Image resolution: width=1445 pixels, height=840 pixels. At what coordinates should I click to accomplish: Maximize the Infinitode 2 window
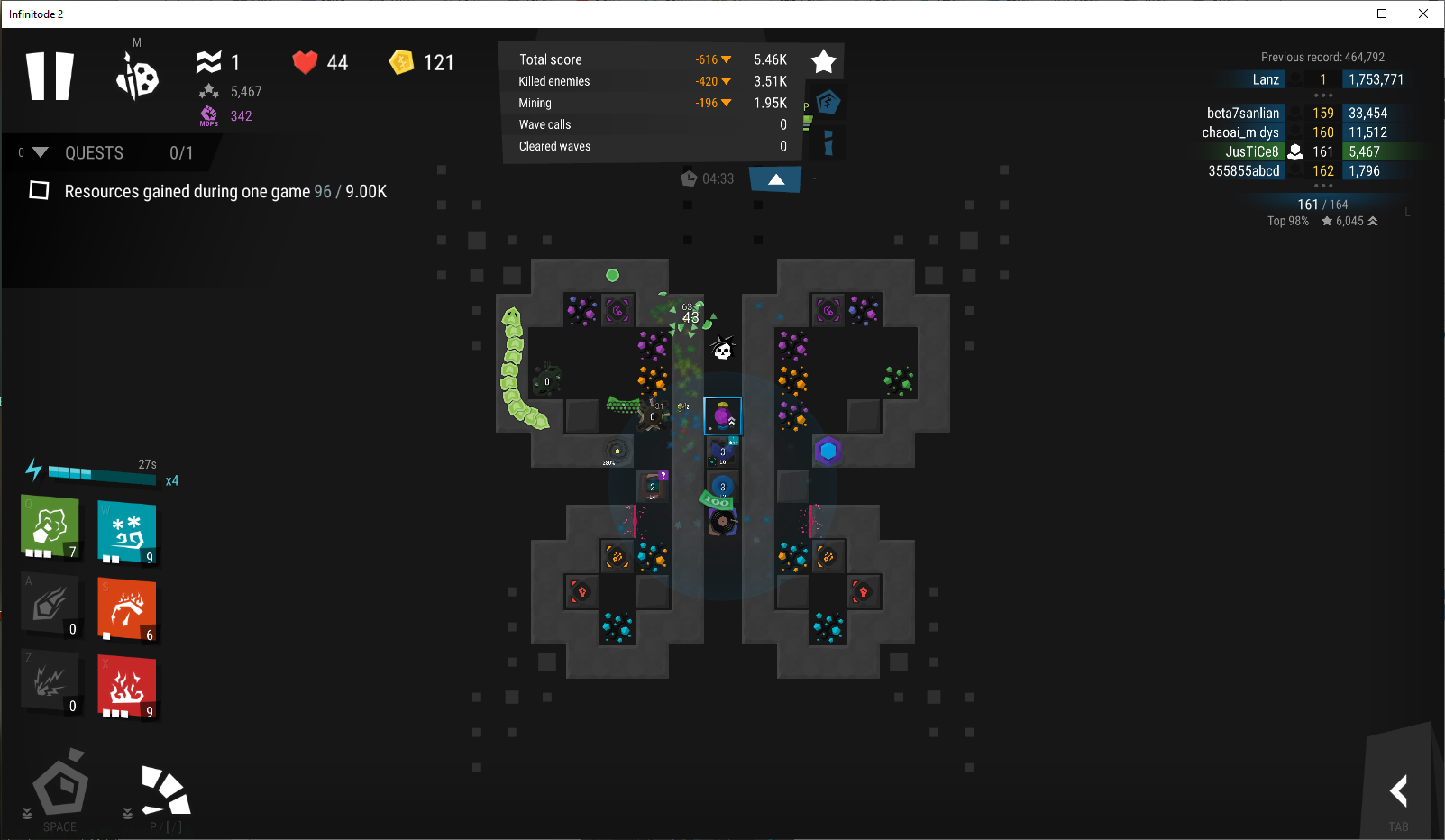tap(1381, 14)
